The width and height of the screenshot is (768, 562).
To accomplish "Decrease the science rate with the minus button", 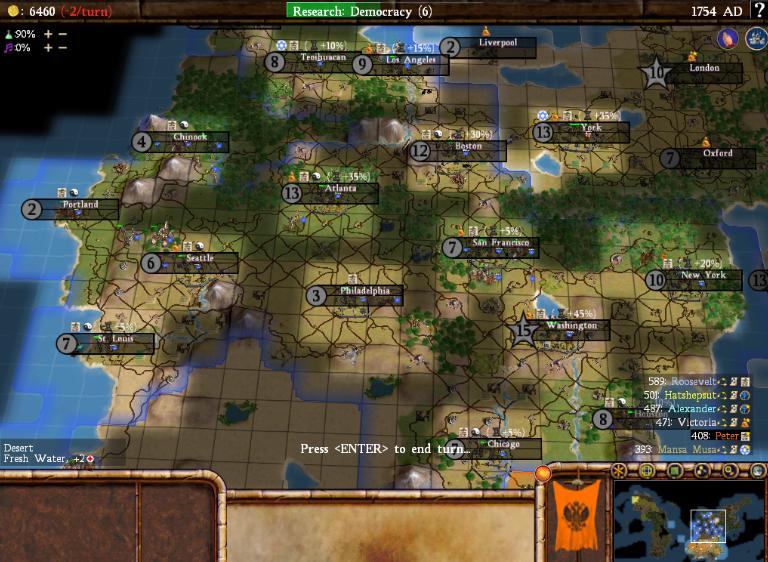I will pos(63,34).
